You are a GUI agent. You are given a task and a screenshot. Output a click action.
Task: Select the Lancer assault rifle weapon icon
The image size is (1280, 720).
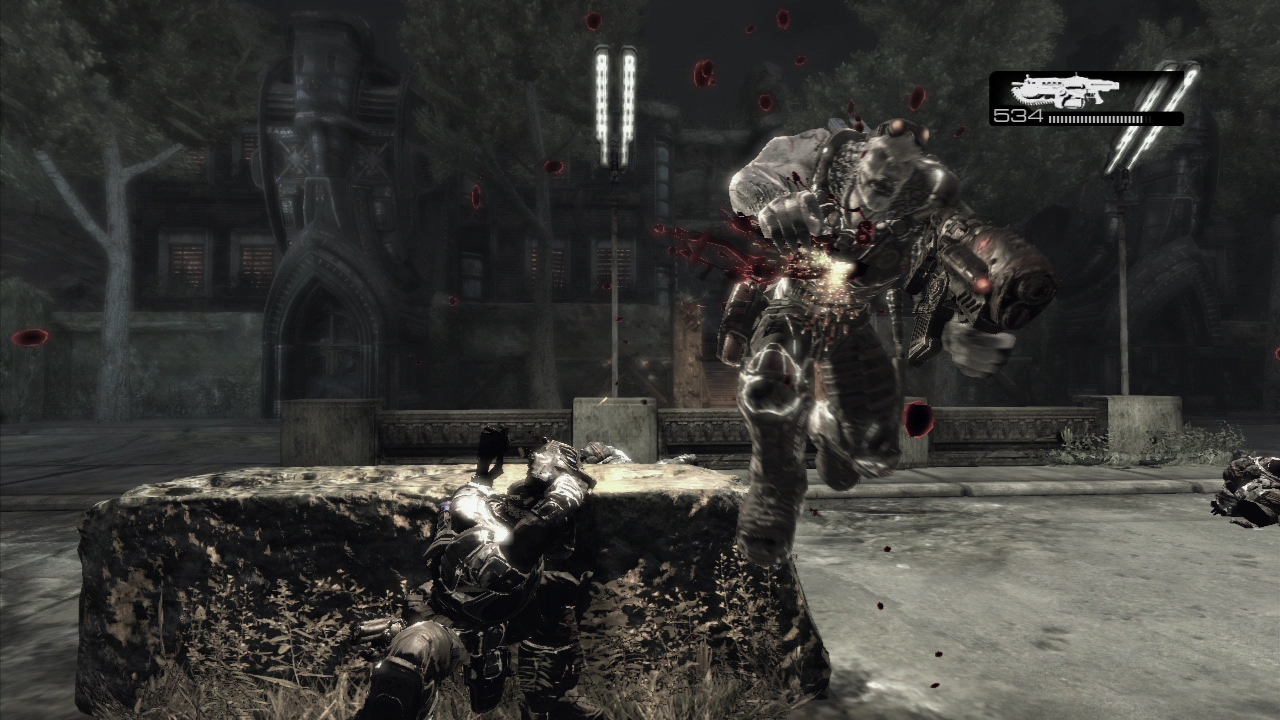click(1054, 92)
